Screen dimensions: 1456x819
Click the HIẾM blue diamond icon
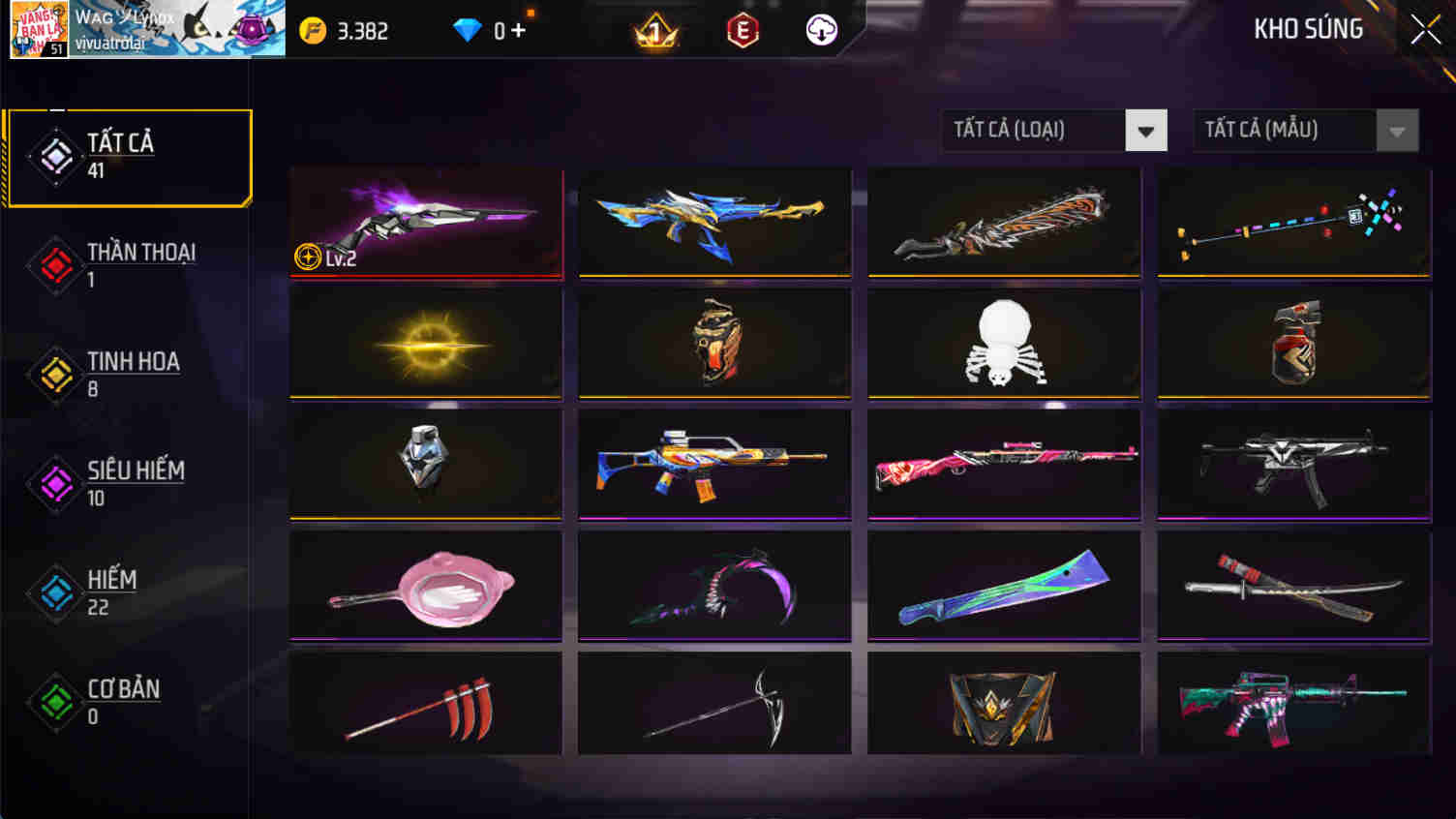[55, 592]
